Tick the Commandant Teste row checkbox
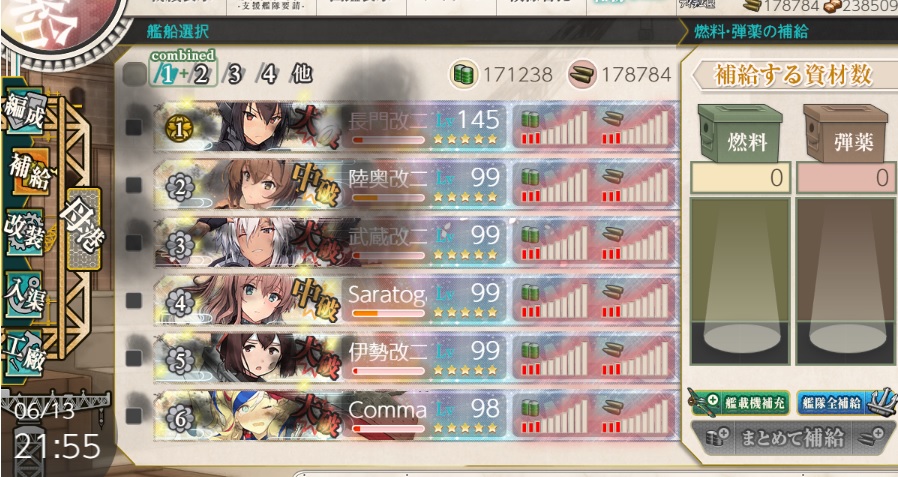 (x=134, y=411)
